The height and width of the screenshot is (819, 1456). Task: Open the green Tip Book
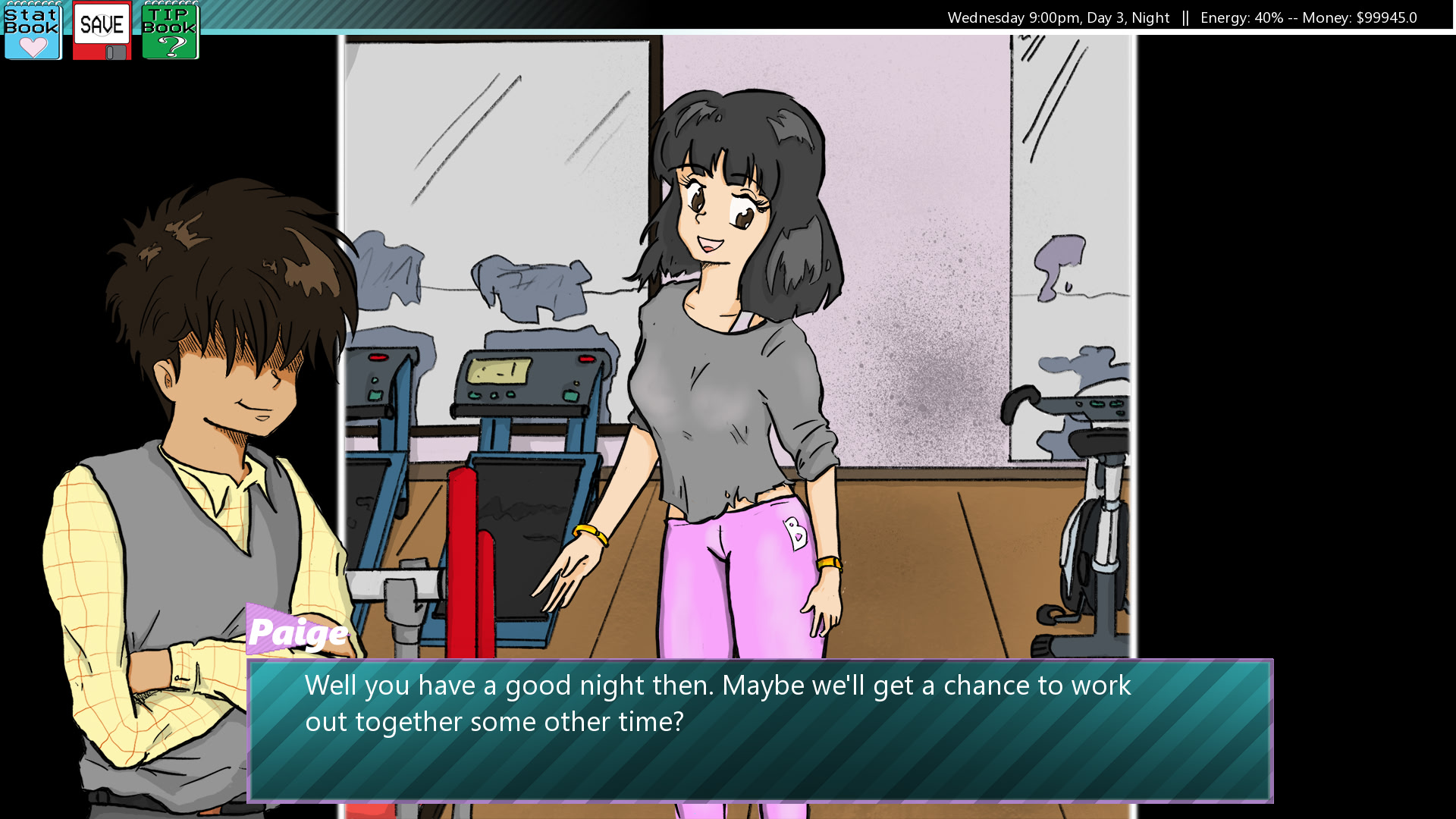(170, 31)
